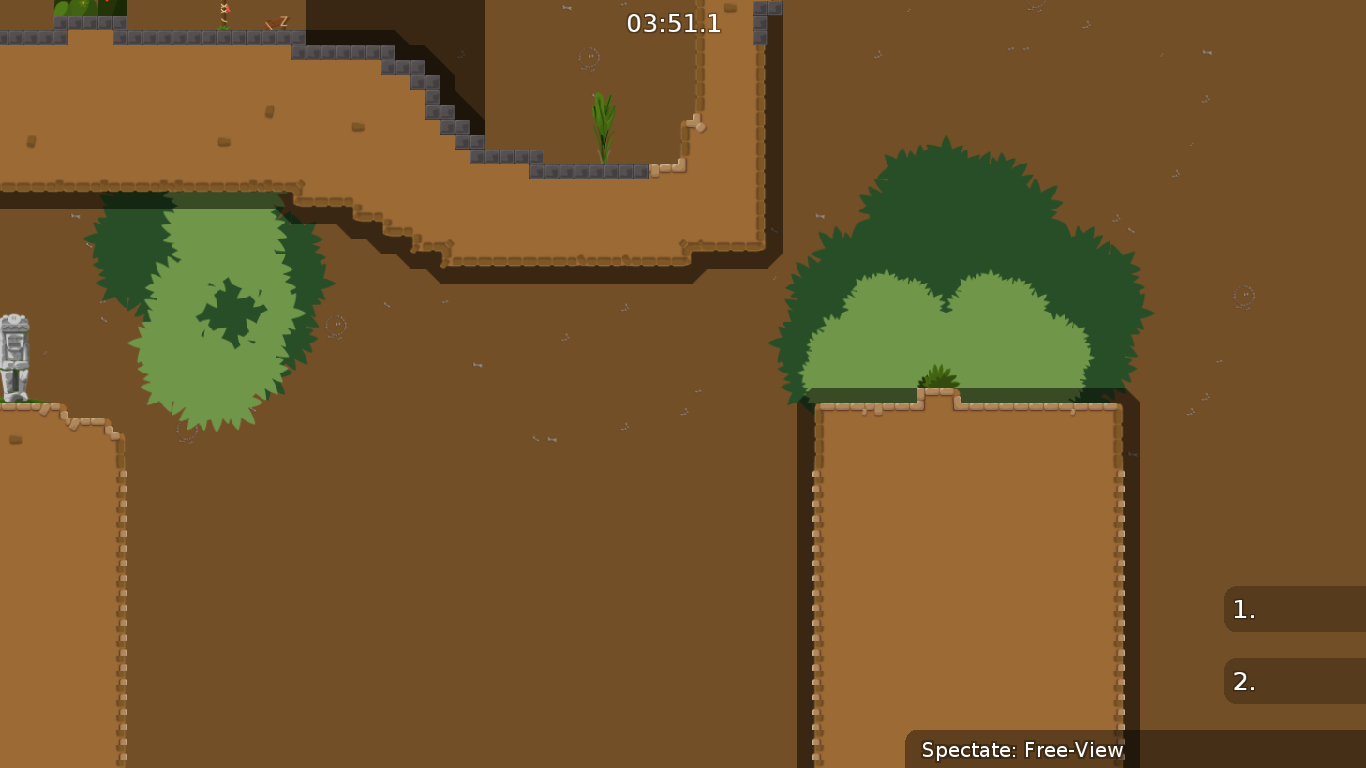The image size is (1366, 768).
Task: Open the Spectate: Free-View selector
Action: 1021,750
